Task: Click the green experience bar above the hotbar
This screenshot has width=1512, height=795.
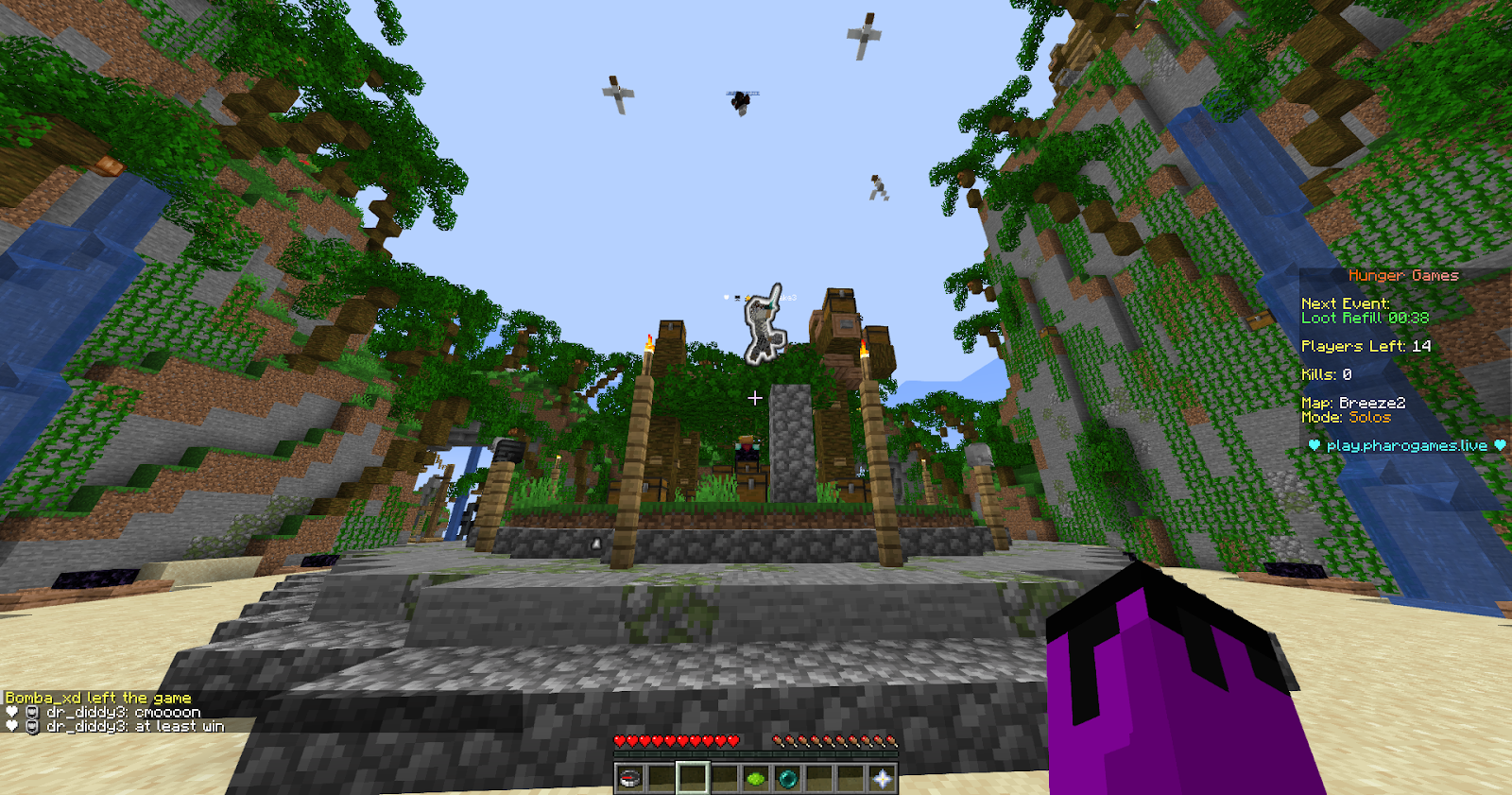Action: pos(756,753)
